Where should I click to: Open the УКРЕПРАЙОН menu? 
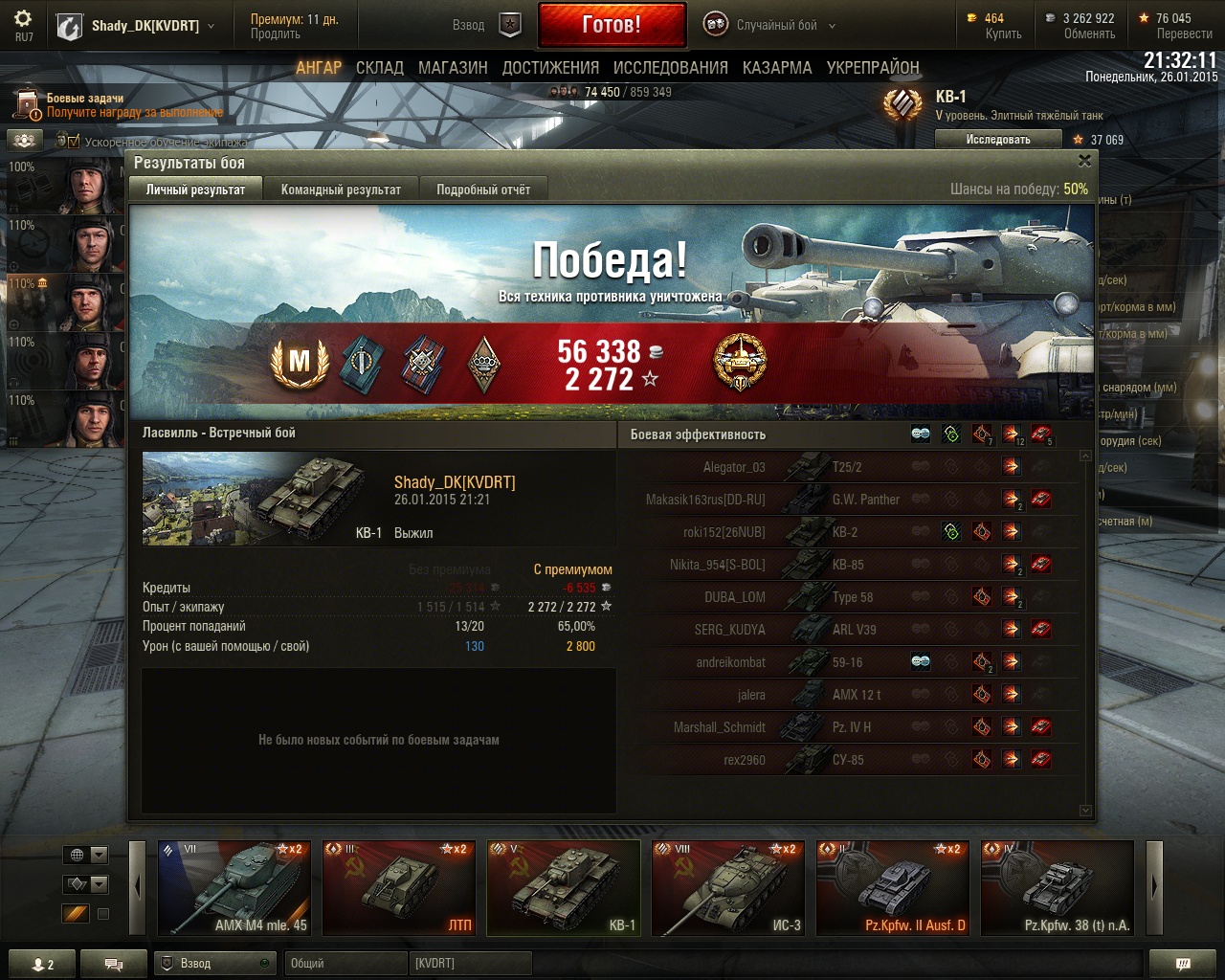coord(873,68)
